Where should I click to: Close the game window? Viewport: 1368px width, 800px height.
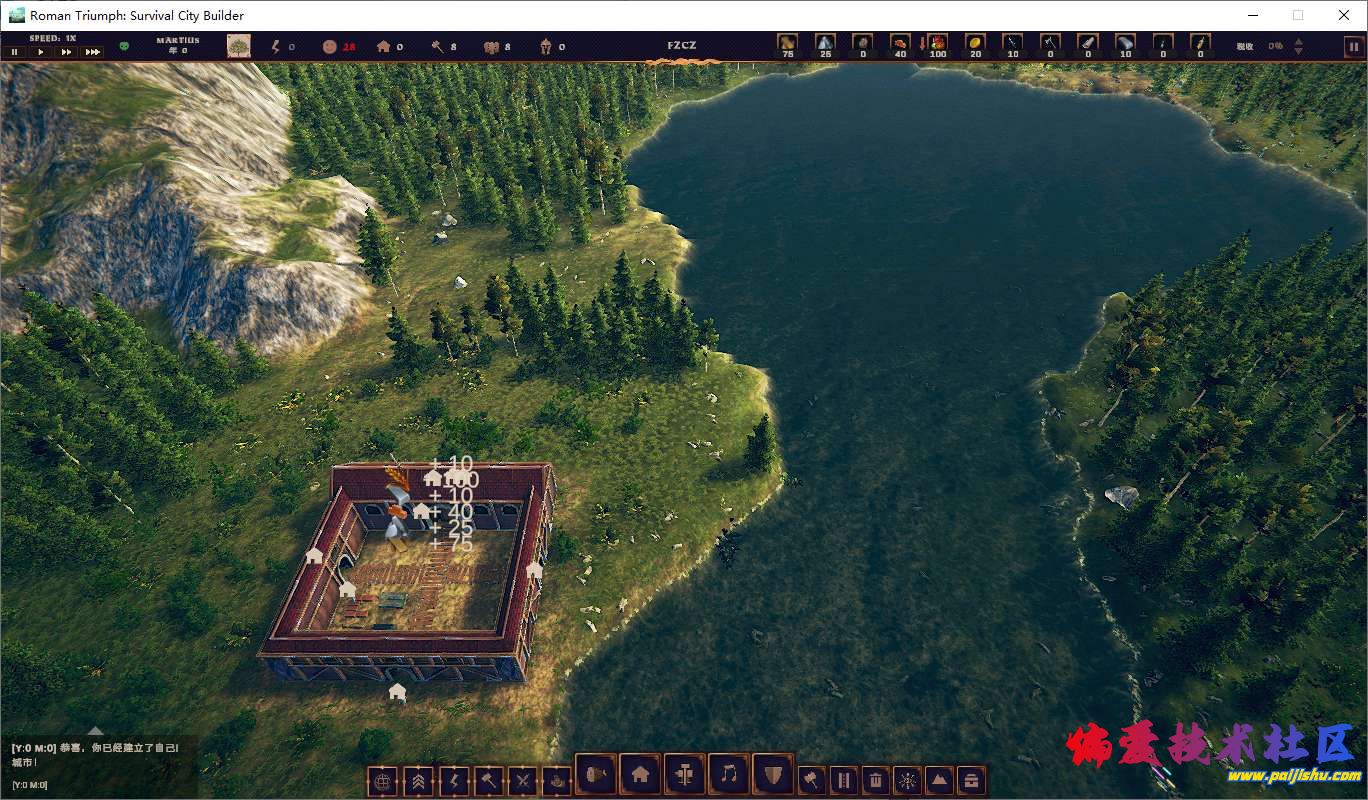1344,15
